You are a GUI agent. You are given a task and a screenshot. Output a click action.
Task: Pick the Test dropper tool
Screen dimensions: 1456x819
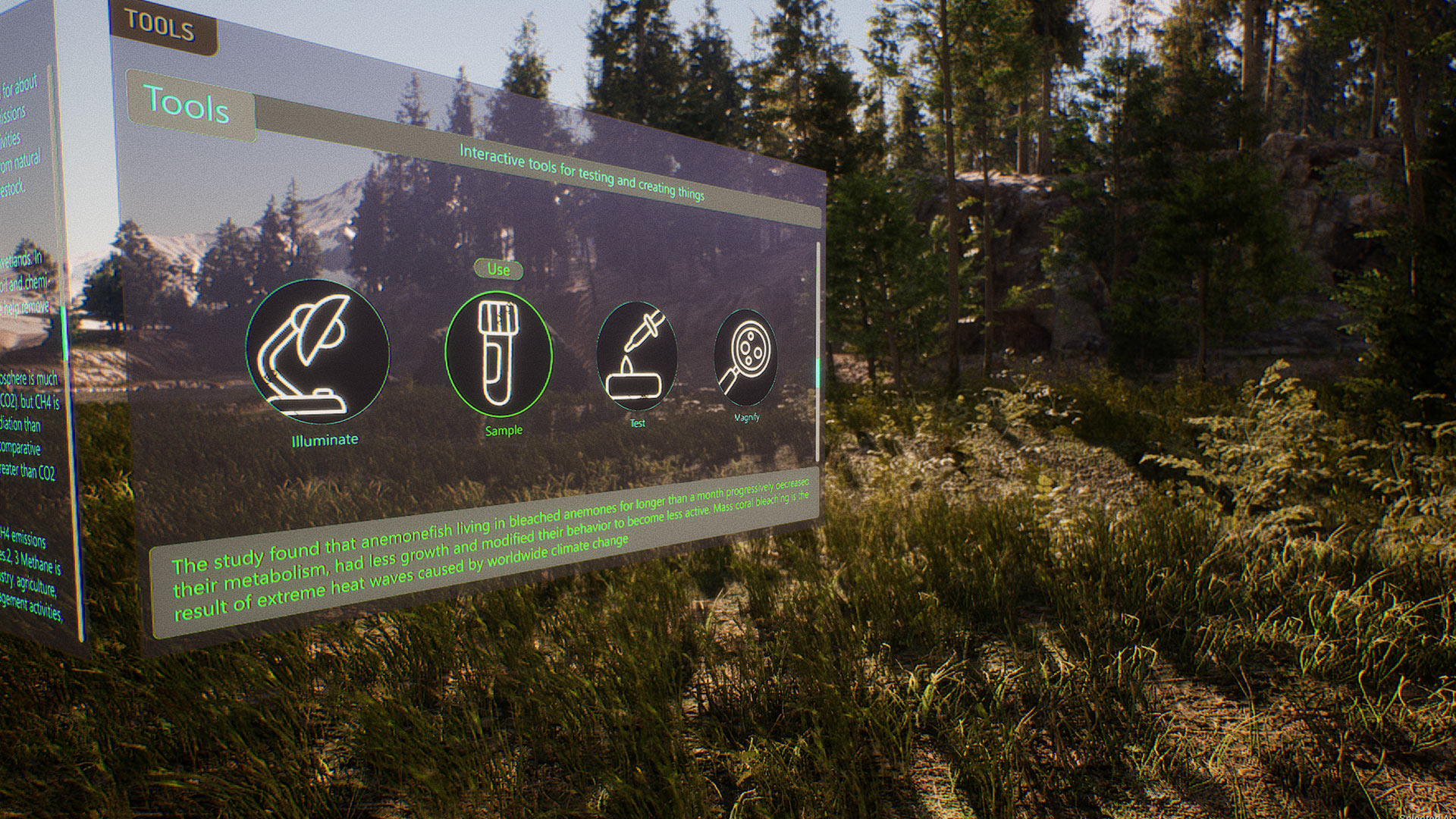pos(636,356)
